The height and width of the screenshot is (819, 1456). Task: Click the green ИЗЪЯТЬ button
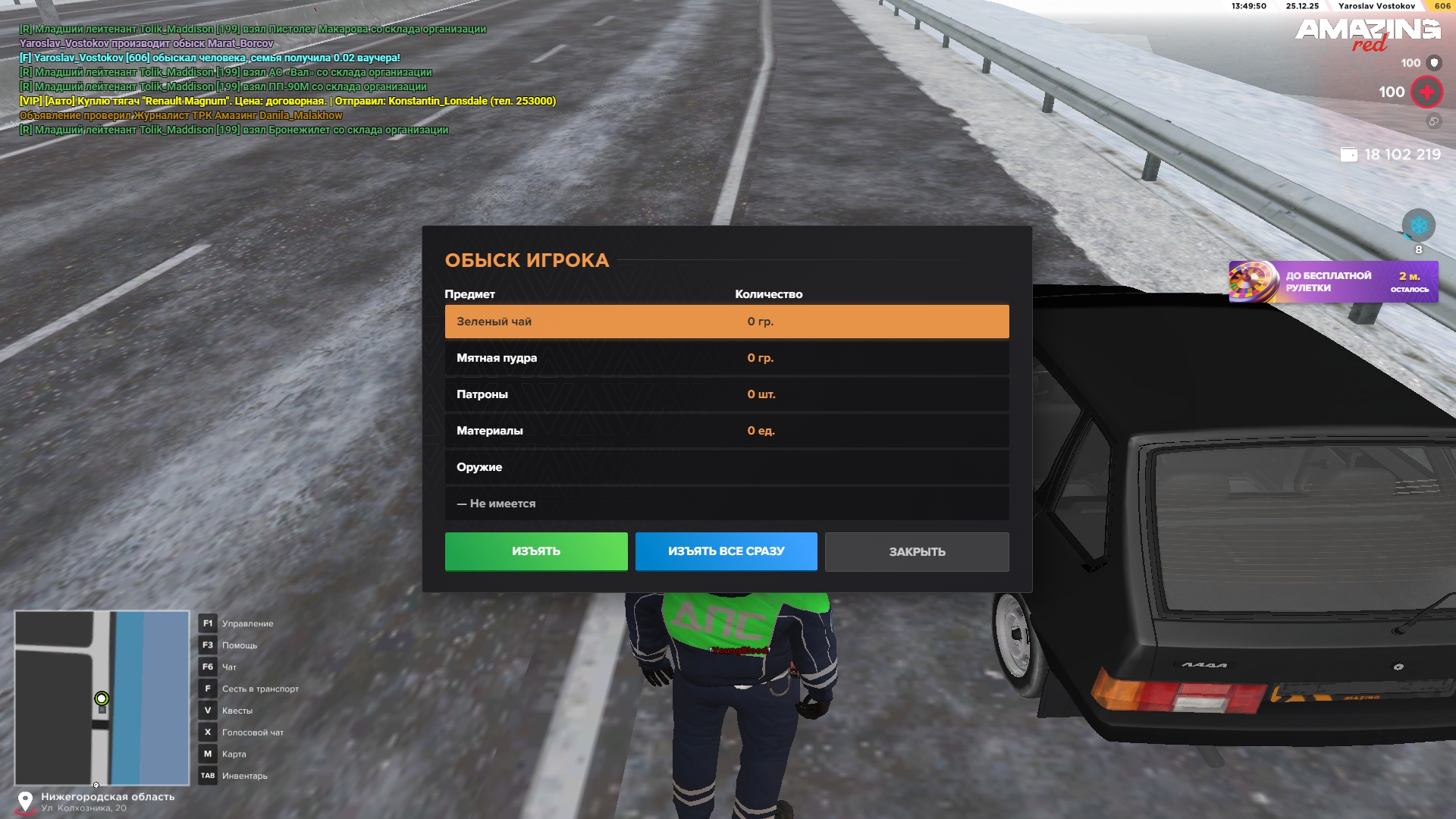pyautogui.click(x=535, y=551)
